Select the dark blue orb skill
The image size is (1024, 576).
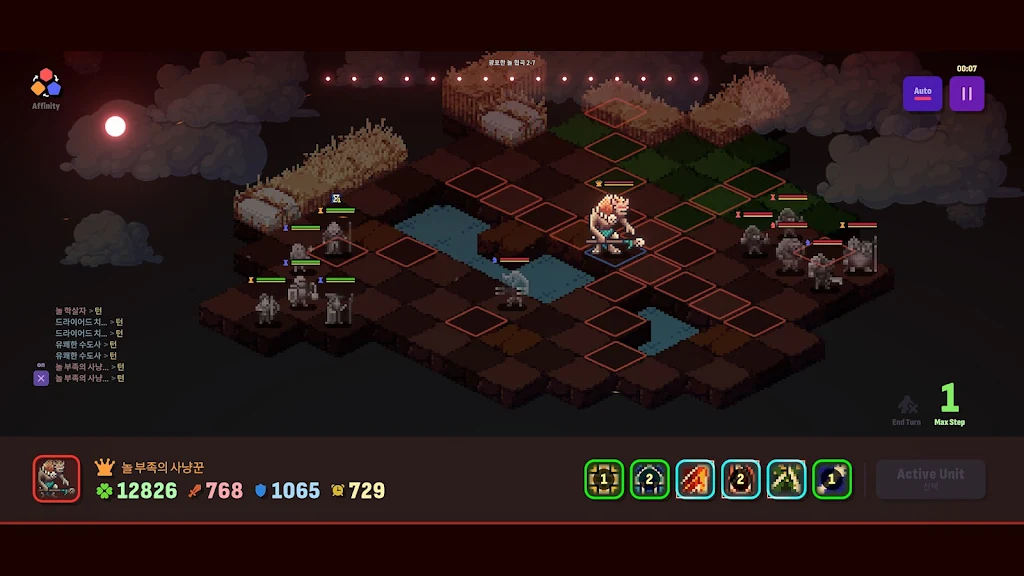click(832, 479)
